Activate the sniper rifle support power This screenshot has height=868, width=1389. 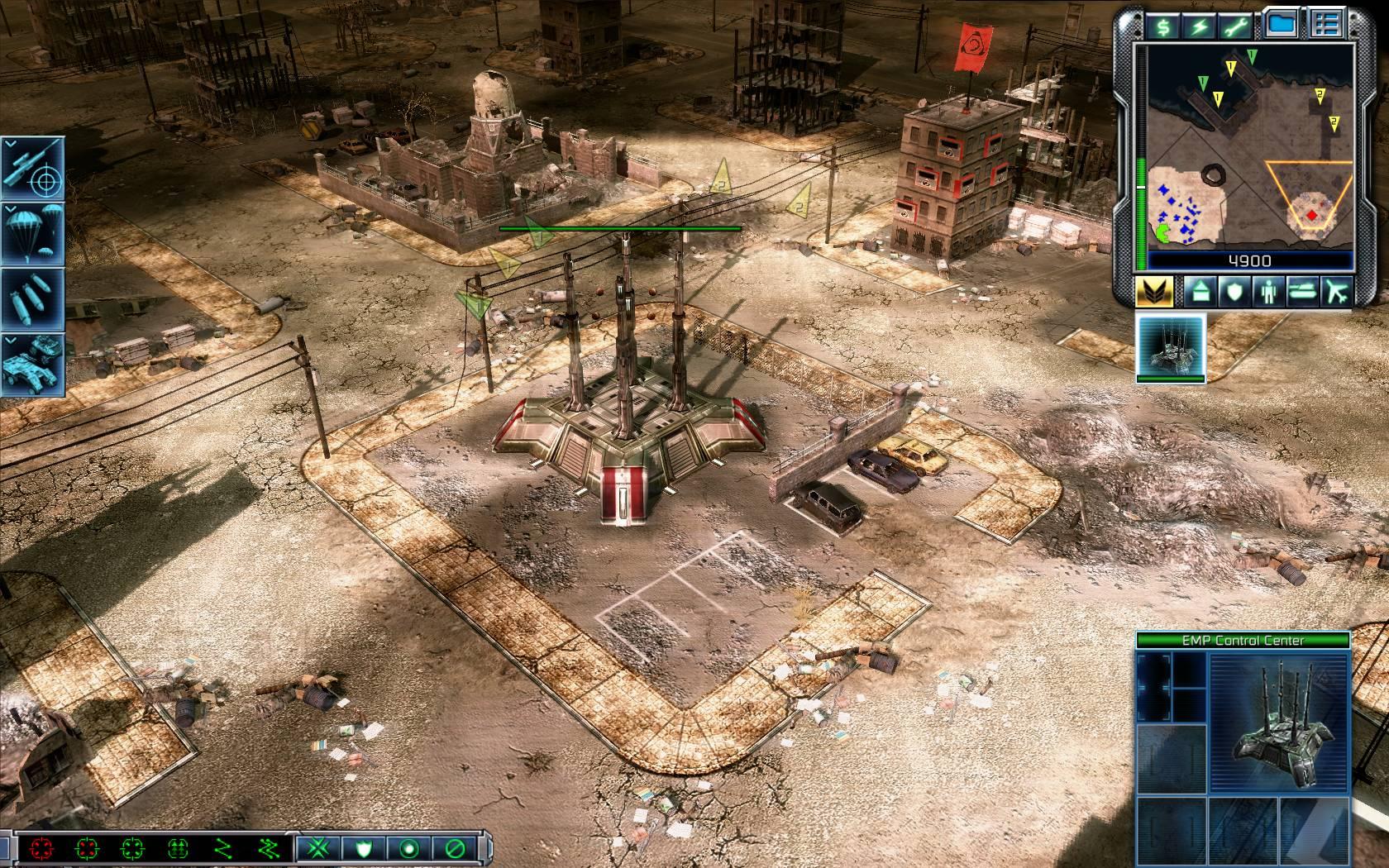pyautogui.click(x=33, y=167)
